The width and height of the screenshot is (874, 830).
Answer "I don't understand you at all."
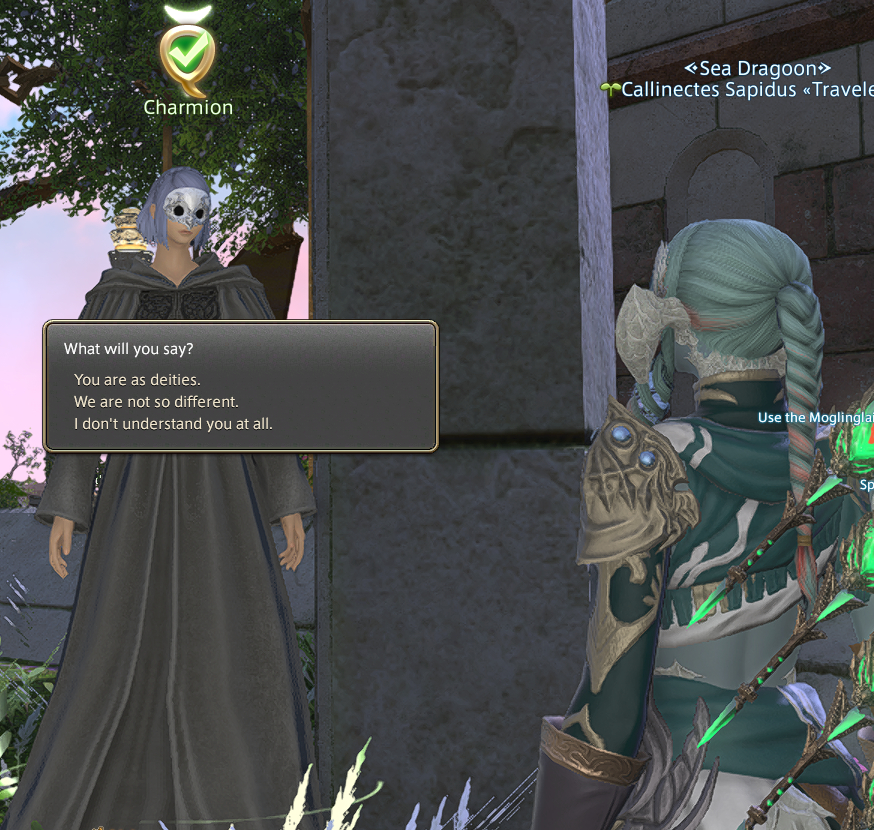click(173, 424)
